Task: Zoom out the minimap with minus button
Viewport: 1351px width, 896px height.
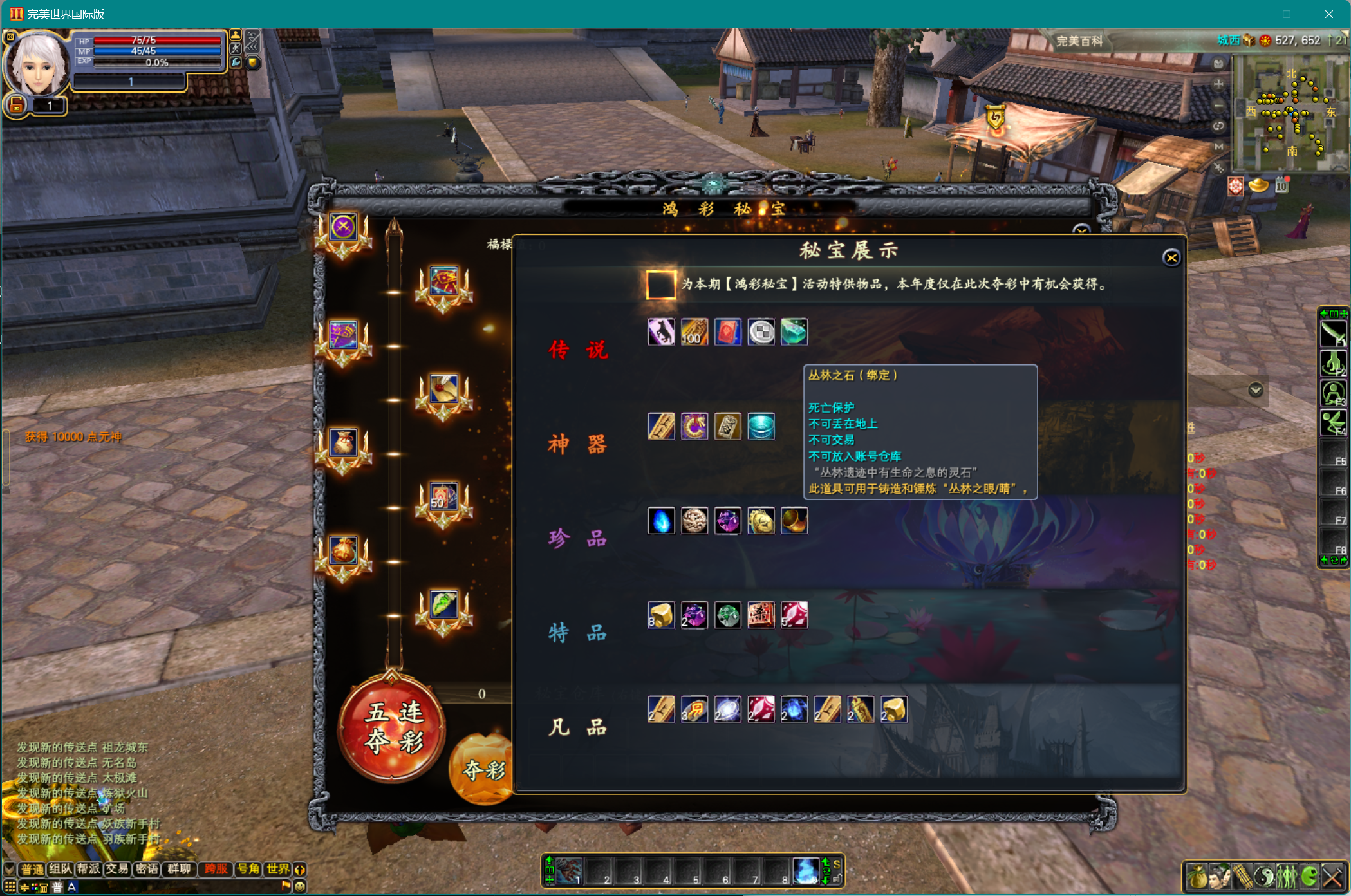Action: 1218,105
